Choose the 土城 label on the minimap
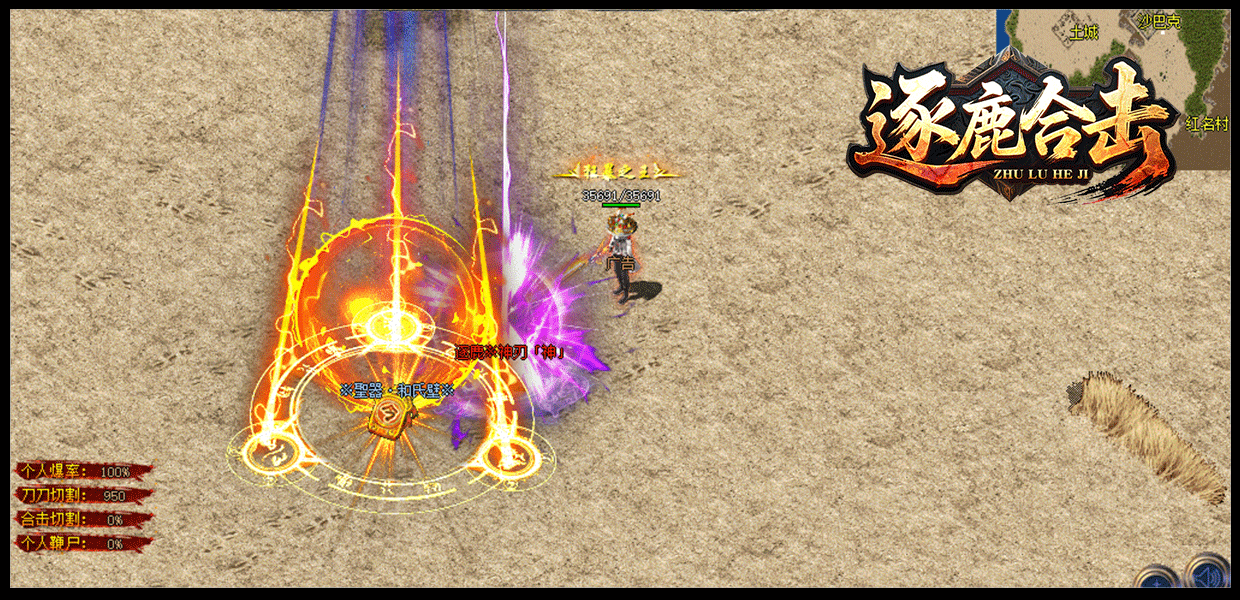This screenshot has height=600, width=1240. 1084,32
